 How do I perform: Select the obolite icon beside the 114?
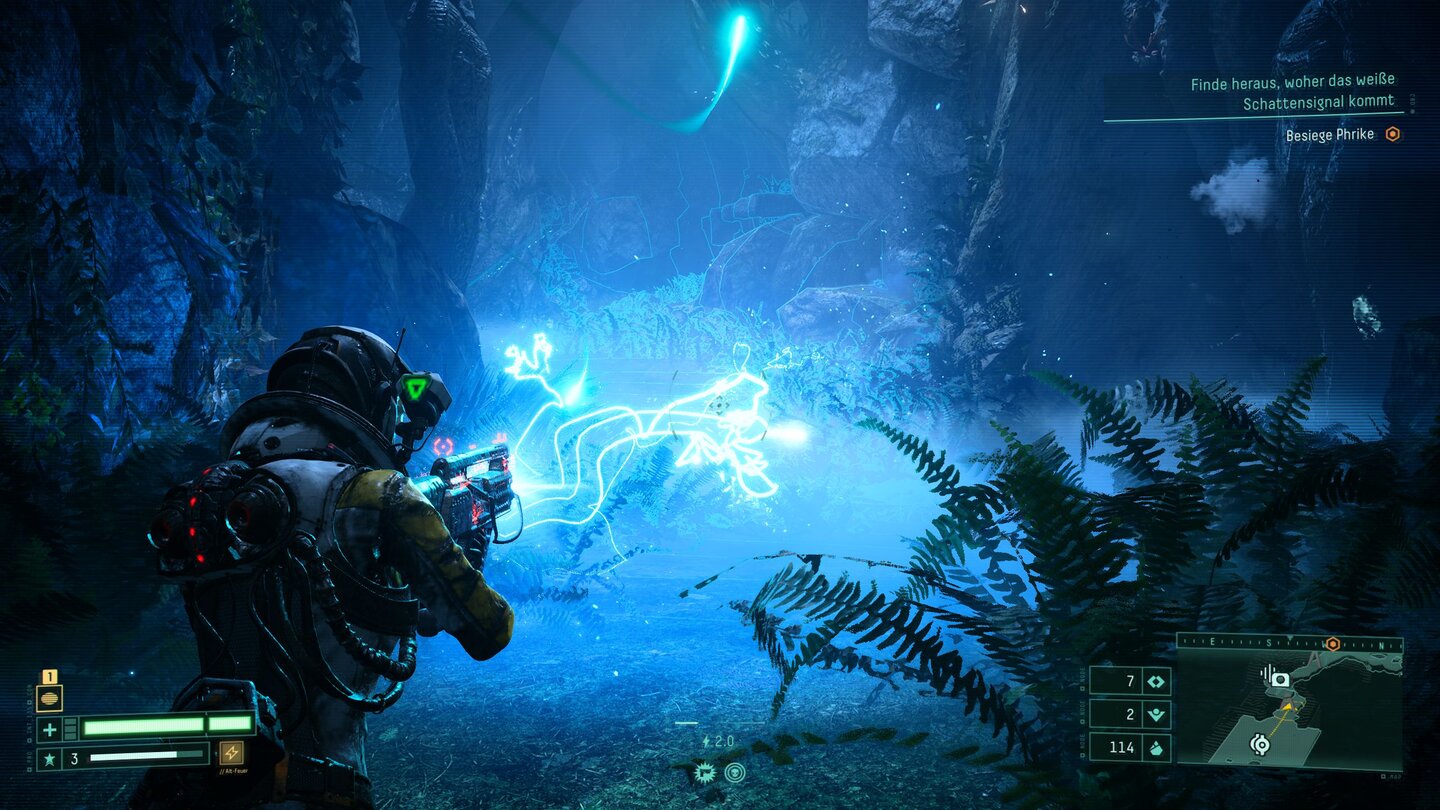tap(1157, 747)
